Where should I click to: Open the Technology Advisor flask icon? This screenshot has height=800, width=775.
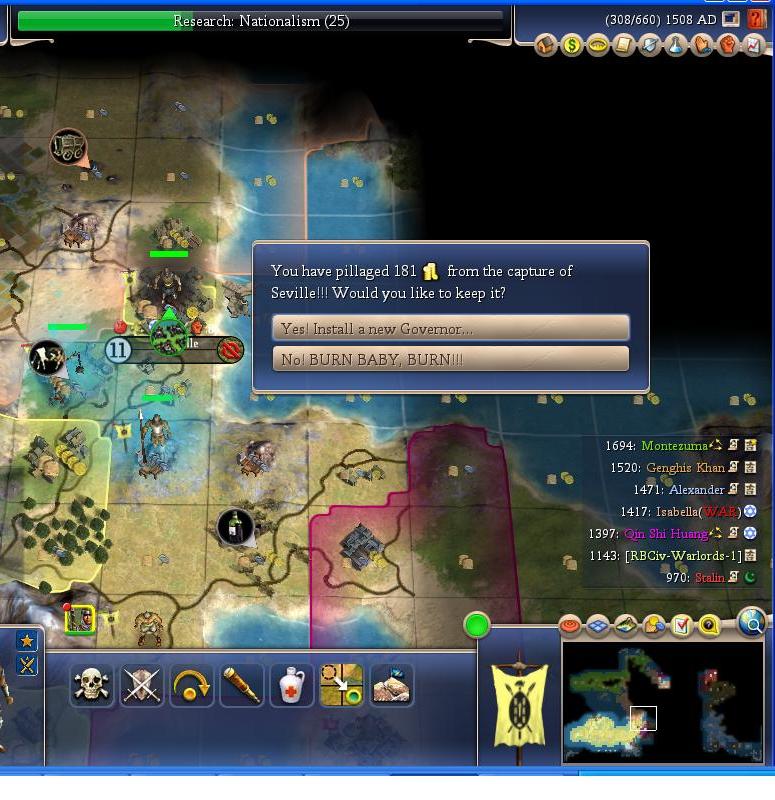676,45
